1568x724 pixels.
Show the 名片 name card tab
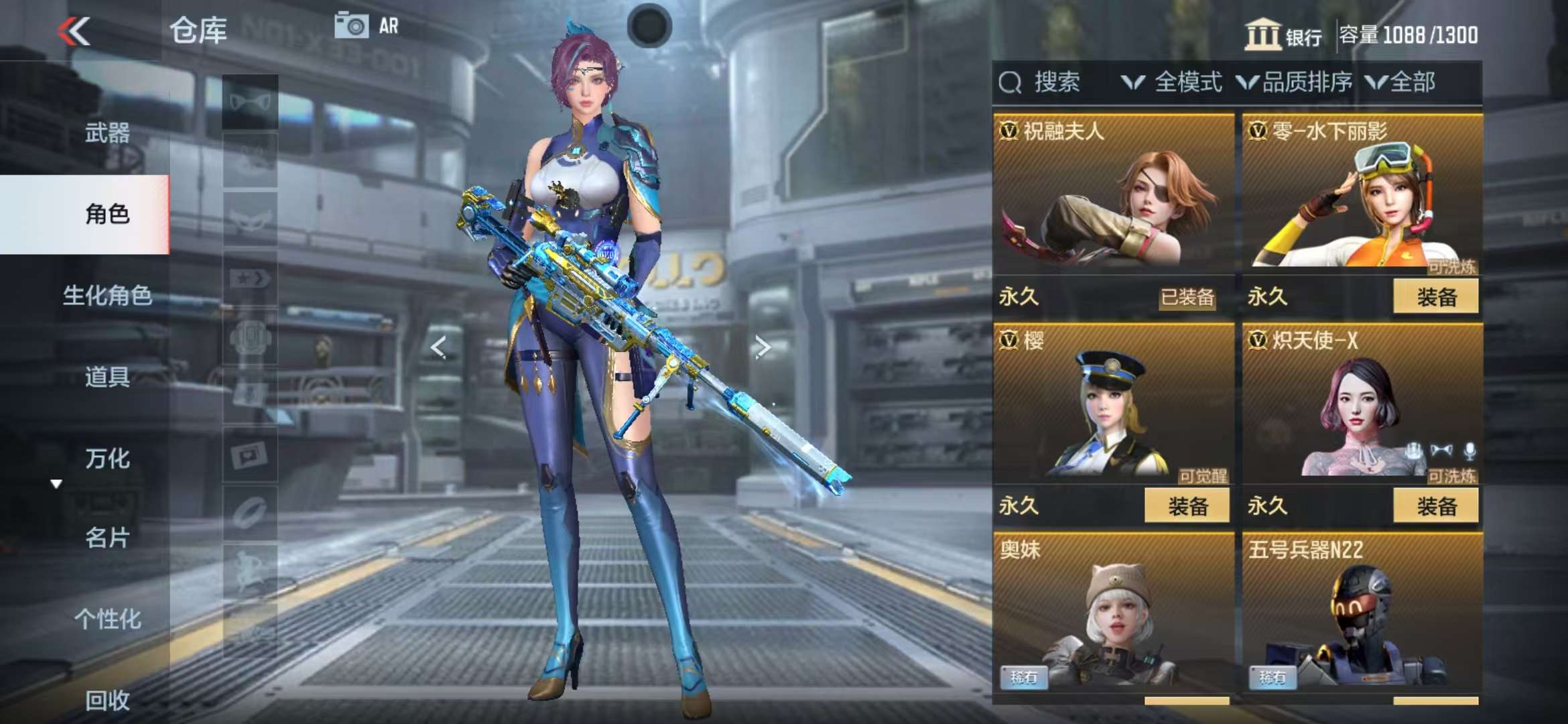tap(107, 538)
